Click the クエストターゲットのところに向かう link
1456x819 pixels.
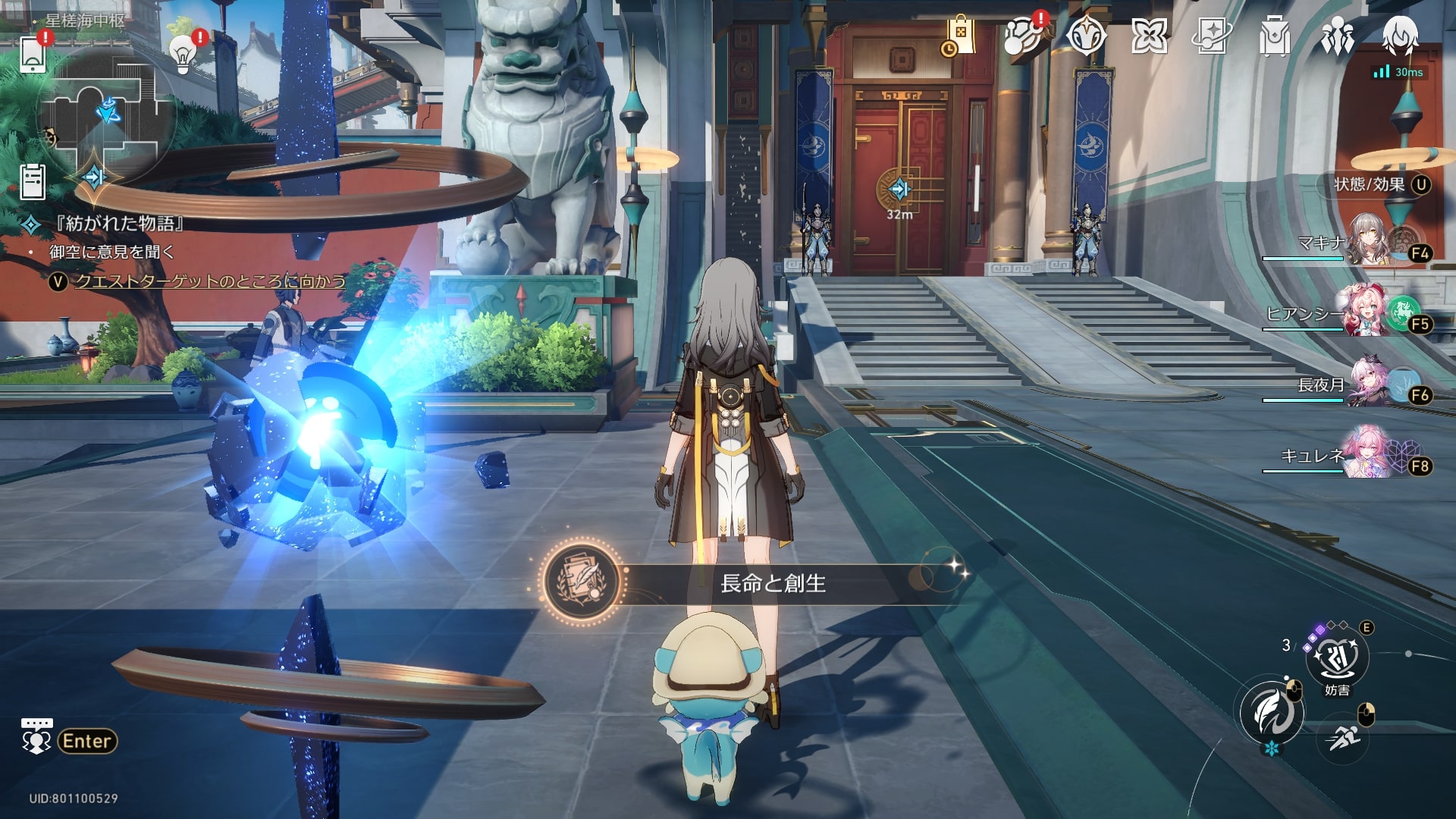pyautogui.click(x=210, y=281)
